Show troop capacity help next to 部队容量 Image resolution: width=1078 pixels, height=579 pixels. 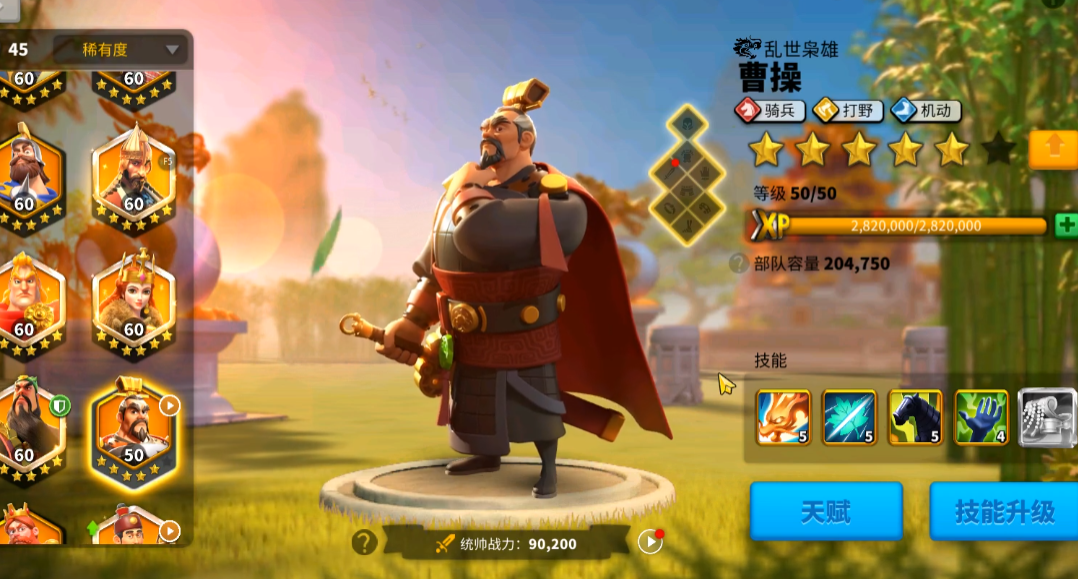click(x=739, y=264)
